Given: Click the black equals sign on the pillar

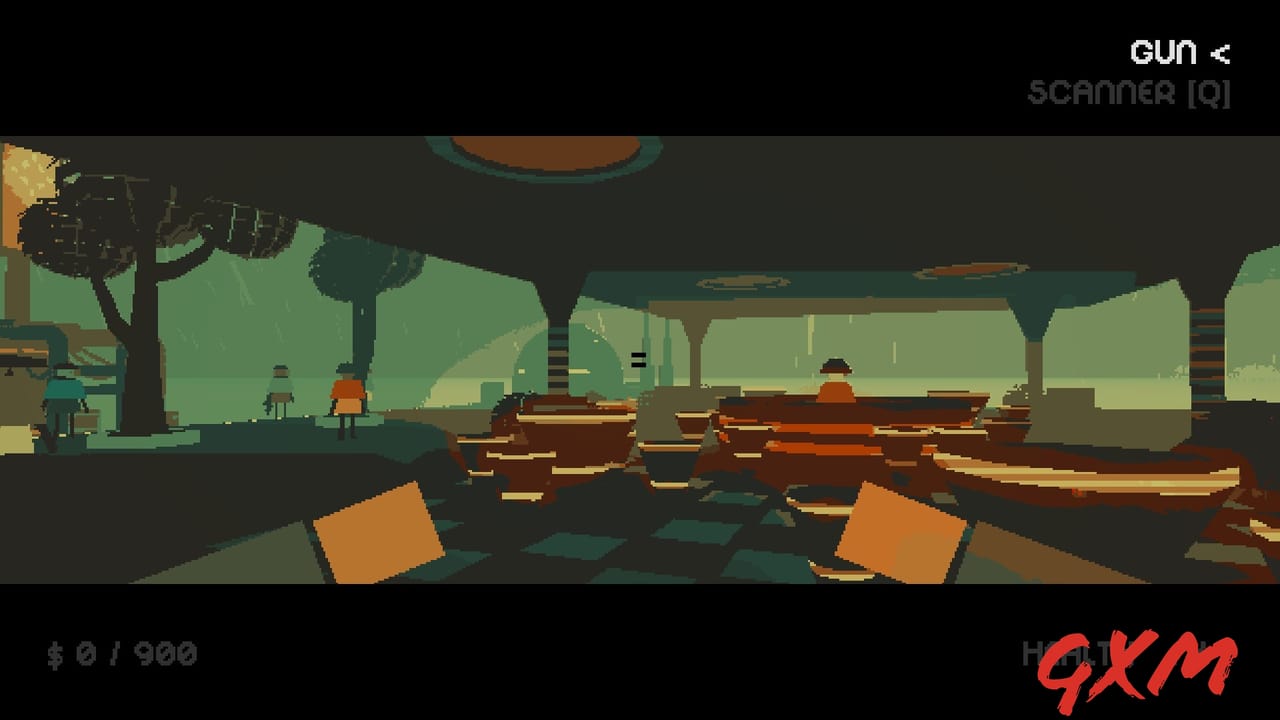Looking at the screenshot, I should 638,360.
